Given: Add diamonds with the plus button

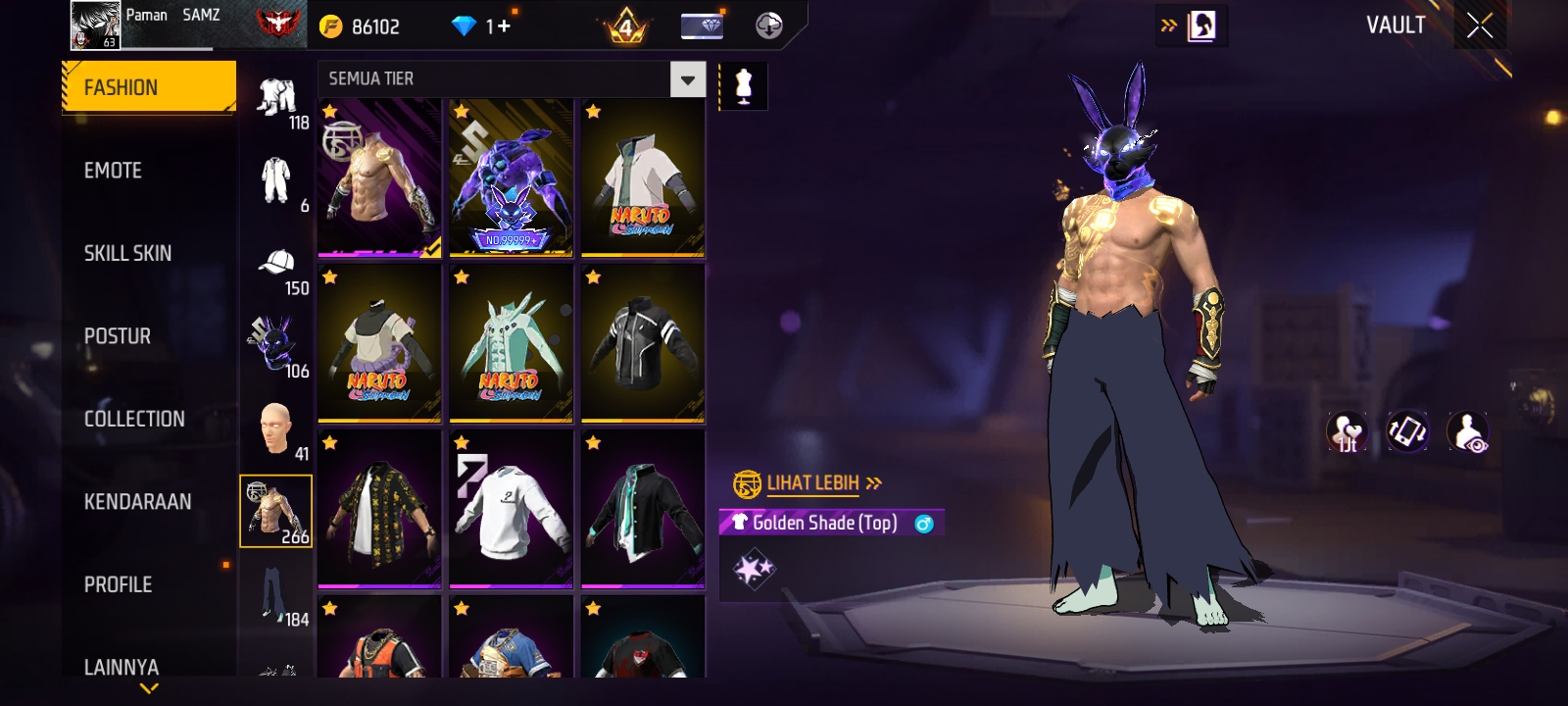Looking at the screenshot, I should (504, 26).
